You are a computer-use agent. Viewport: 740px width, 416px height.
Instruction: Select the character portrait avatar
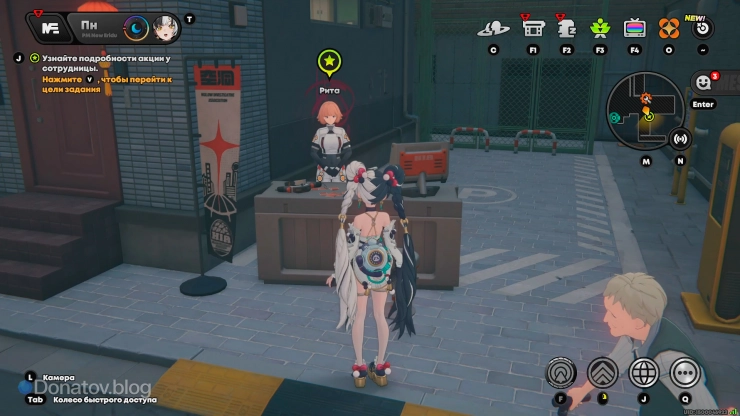tap(165, 28)
